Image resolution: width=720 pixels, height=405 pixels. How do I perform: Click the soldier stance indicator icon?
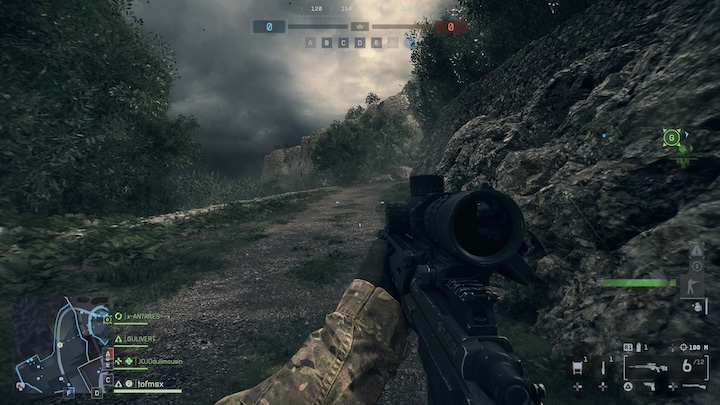pyautogui.click(x=696, y=286)
